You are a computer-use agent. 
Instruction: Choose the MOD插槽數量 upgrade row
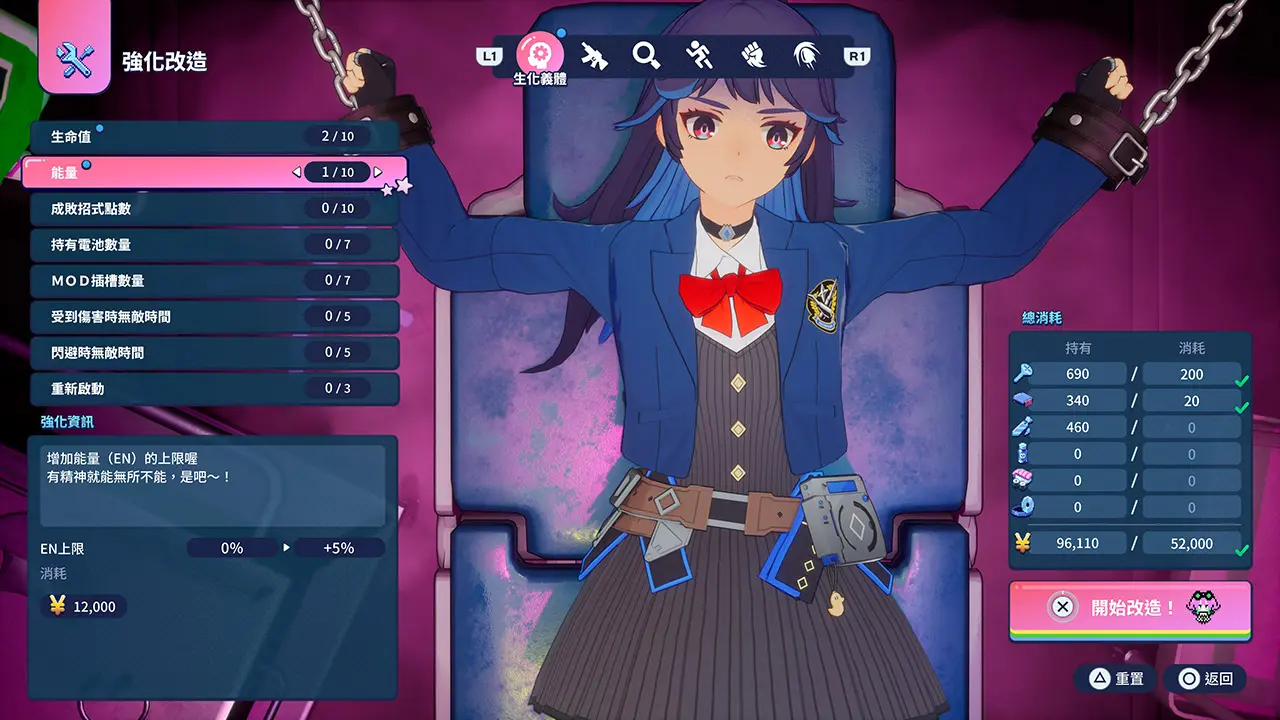click(214, 281)
